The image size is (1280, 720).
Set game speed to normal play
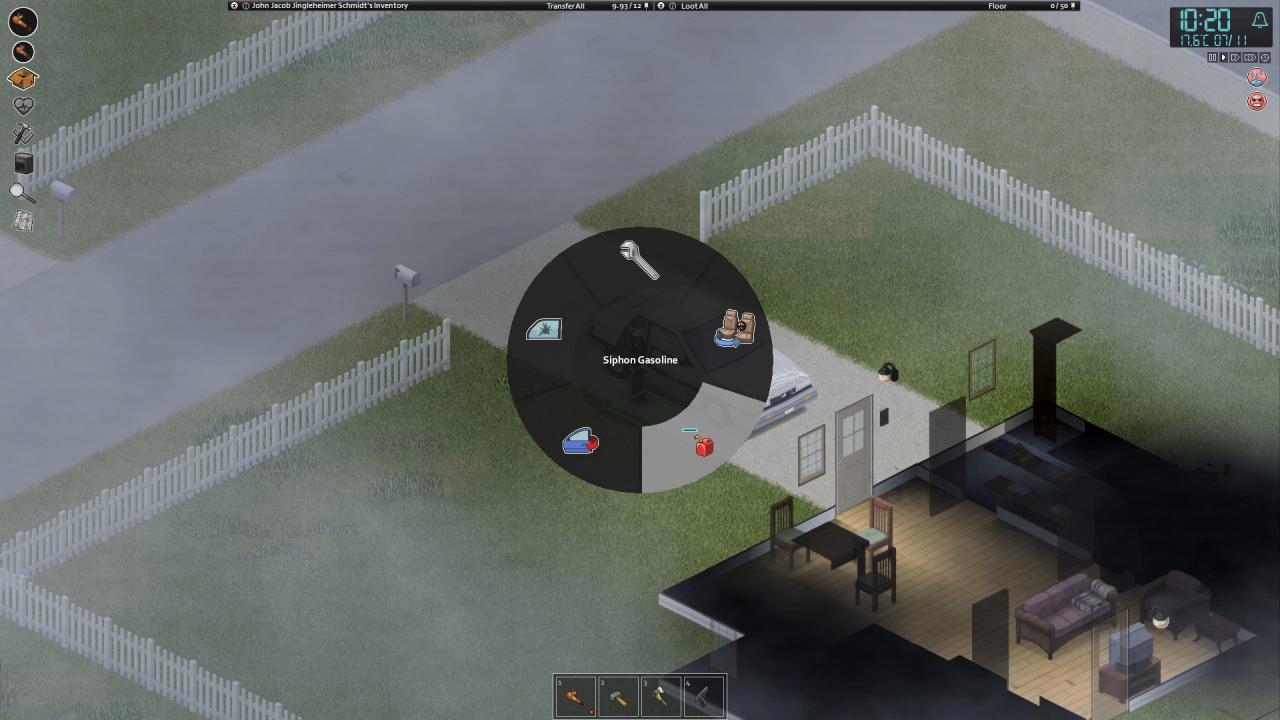pos(1223,58)
